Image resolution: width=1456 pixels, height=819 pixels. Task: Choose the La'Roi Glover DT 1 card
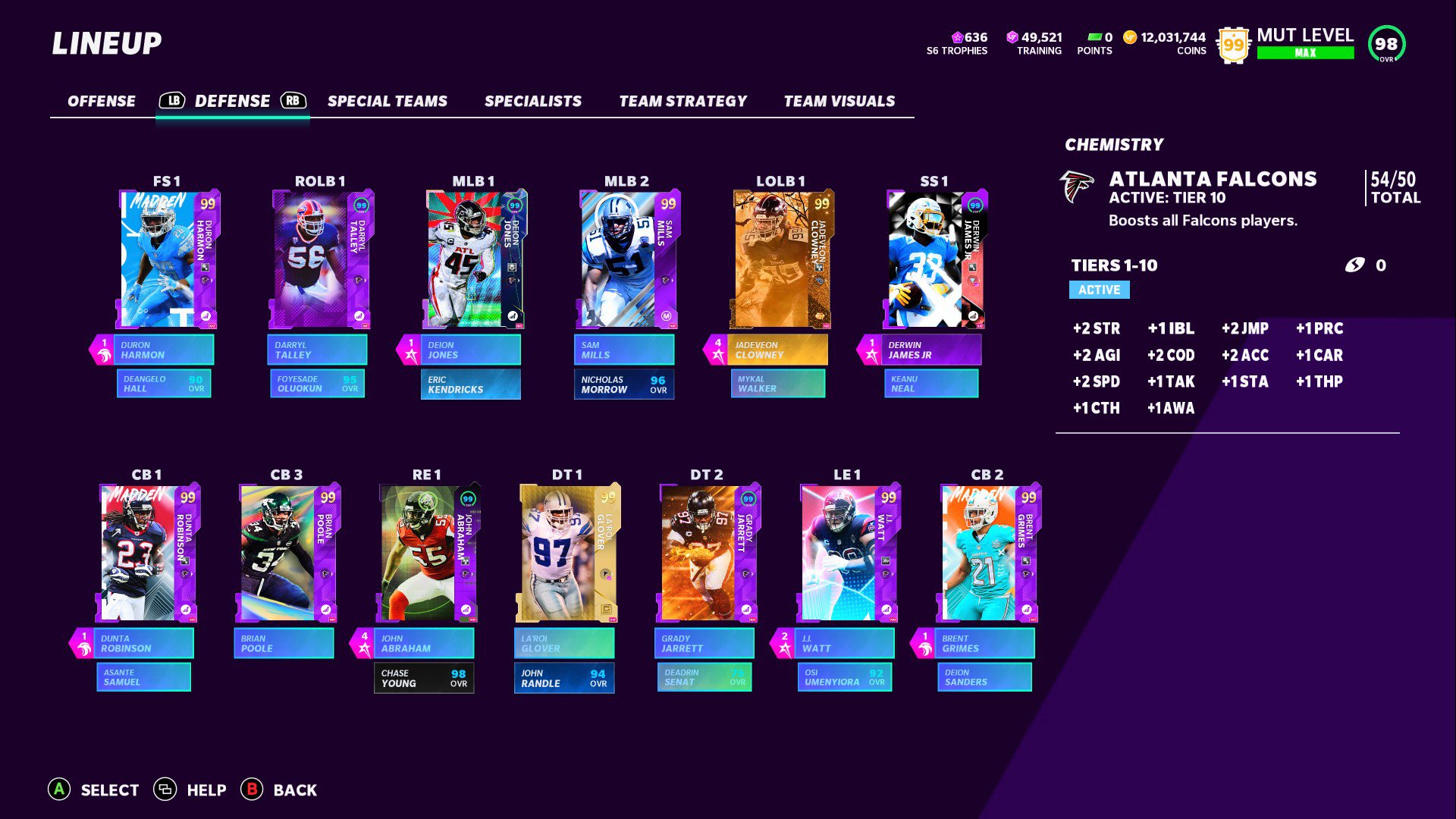pos(567,553)
